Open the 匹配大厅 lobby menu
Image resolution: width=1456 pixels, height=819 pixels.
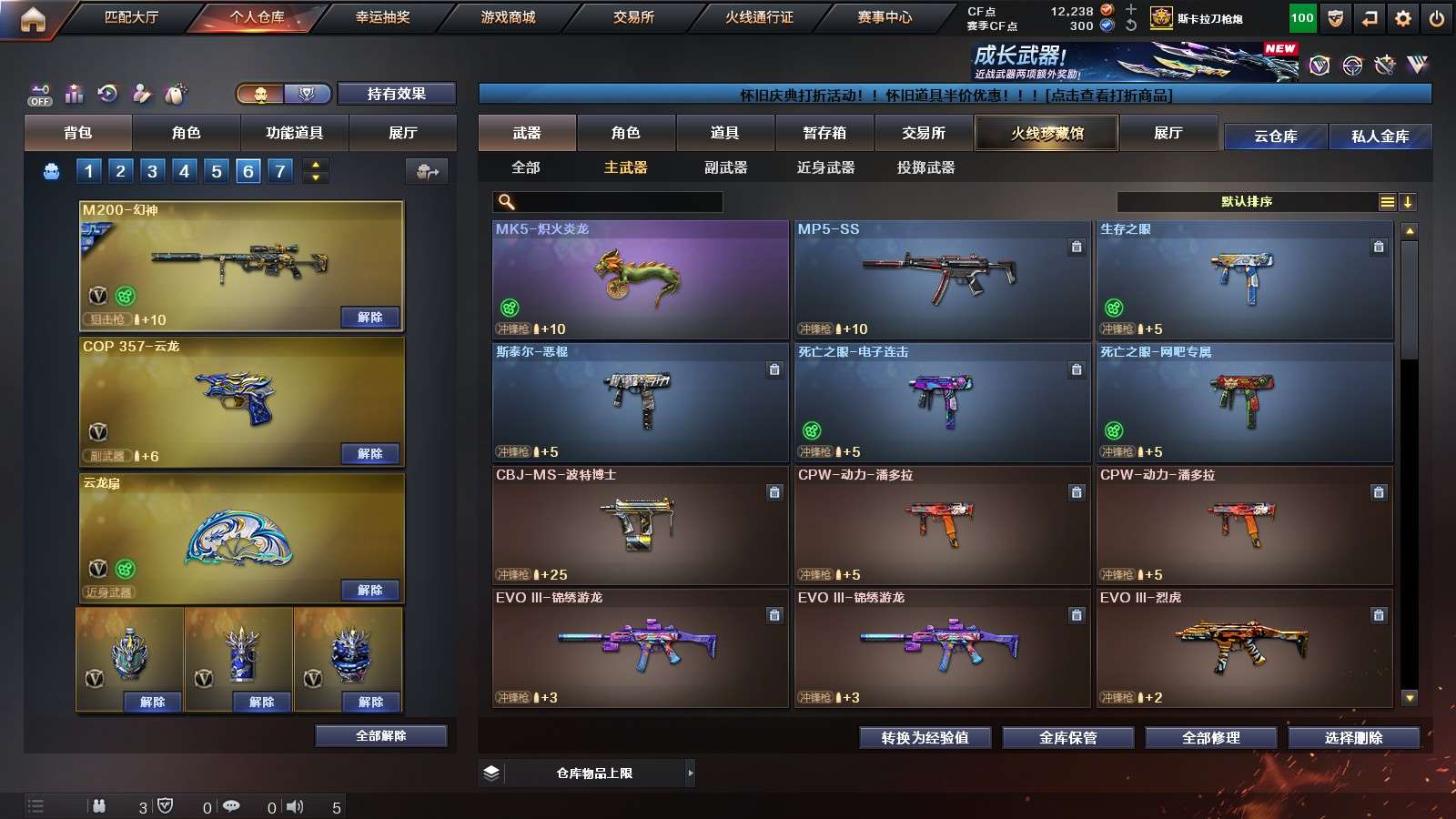point(131,17)
